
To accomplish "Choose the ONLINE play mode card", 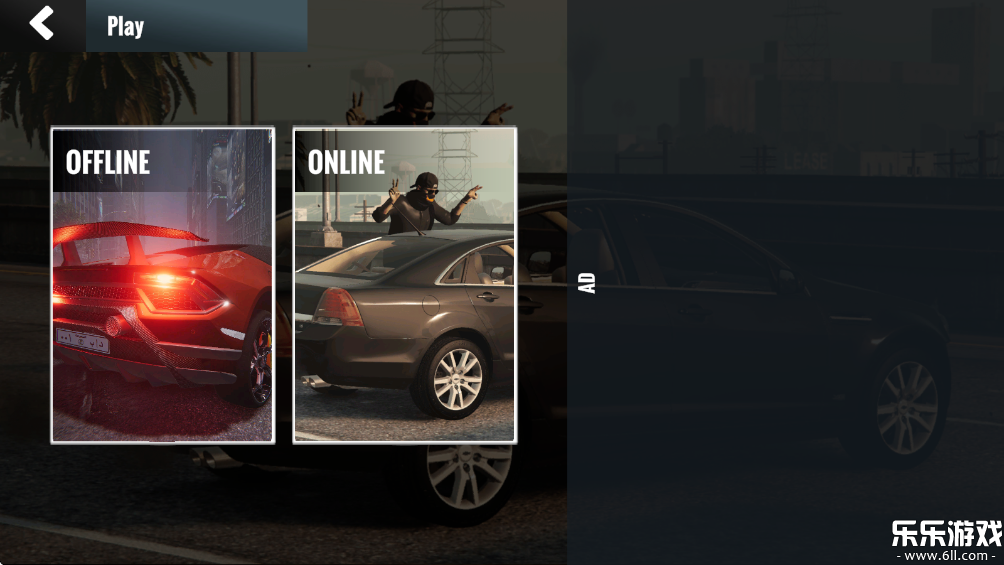I will point(404,285).
